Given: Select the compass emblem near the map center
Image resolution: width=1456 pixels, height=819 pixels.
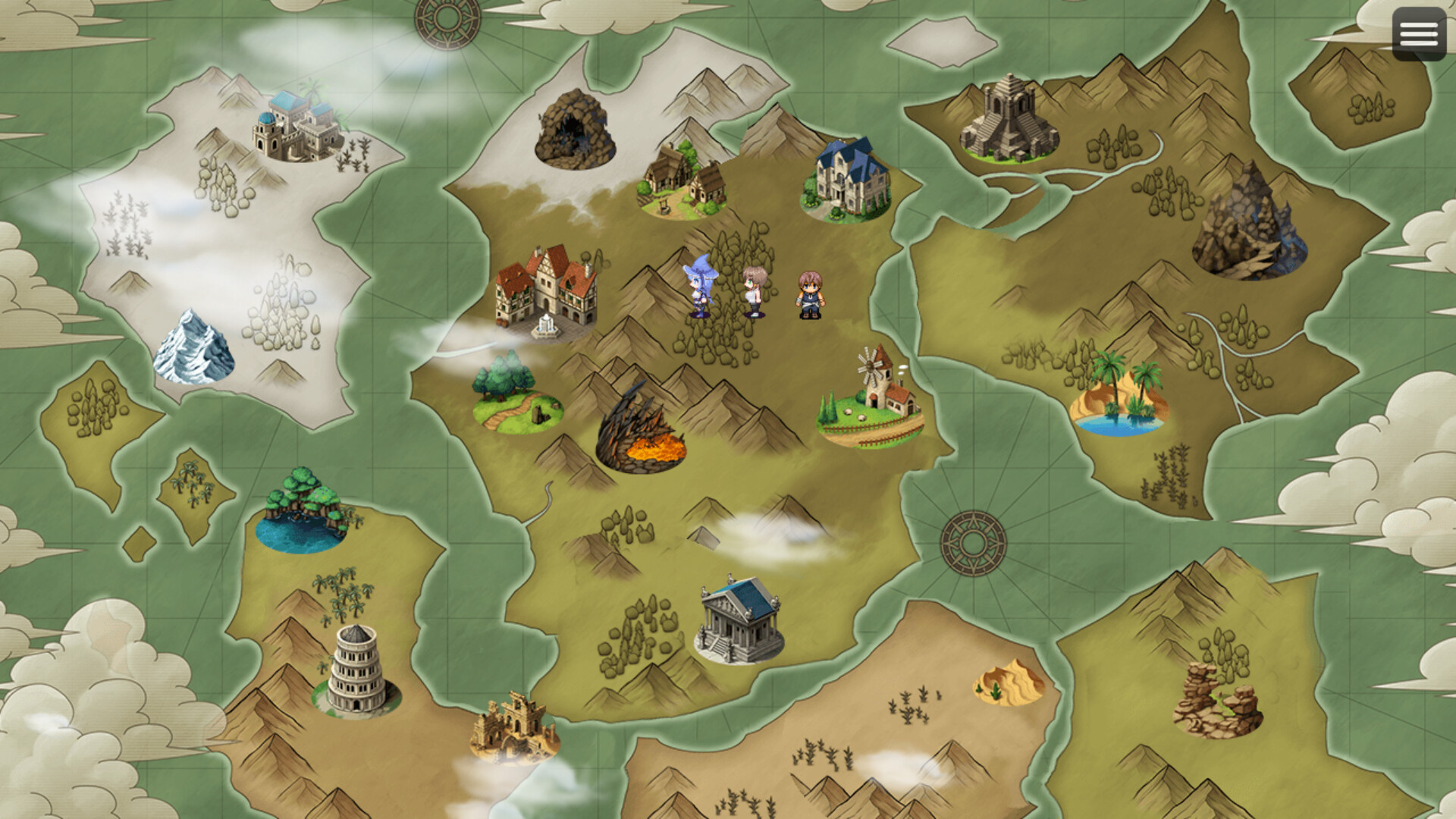Looking at the screenshot, I should click(x=973, y=542).
